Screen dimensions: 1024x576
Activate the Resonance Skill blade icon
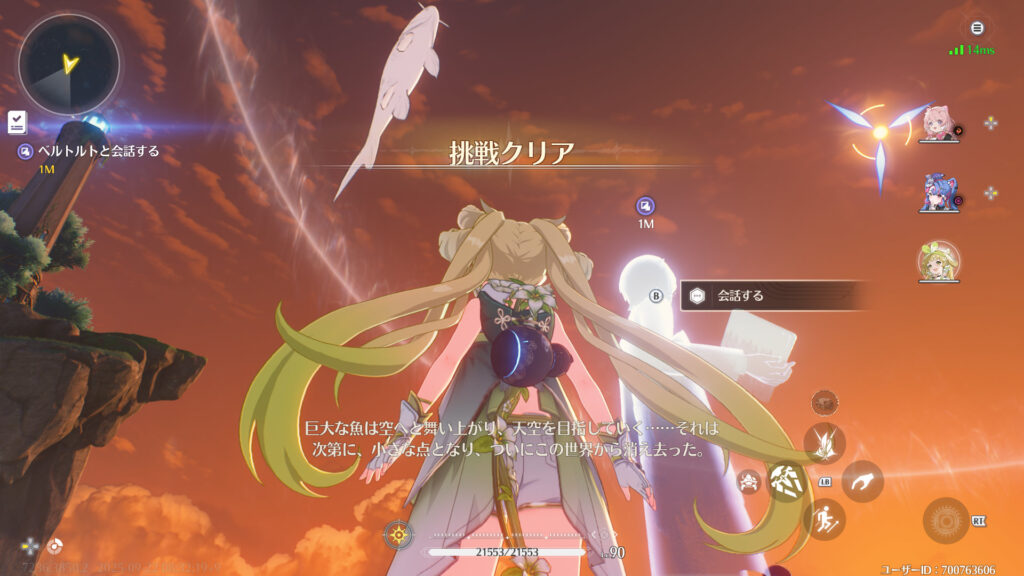pyautogui.click(x=825, y=443)
